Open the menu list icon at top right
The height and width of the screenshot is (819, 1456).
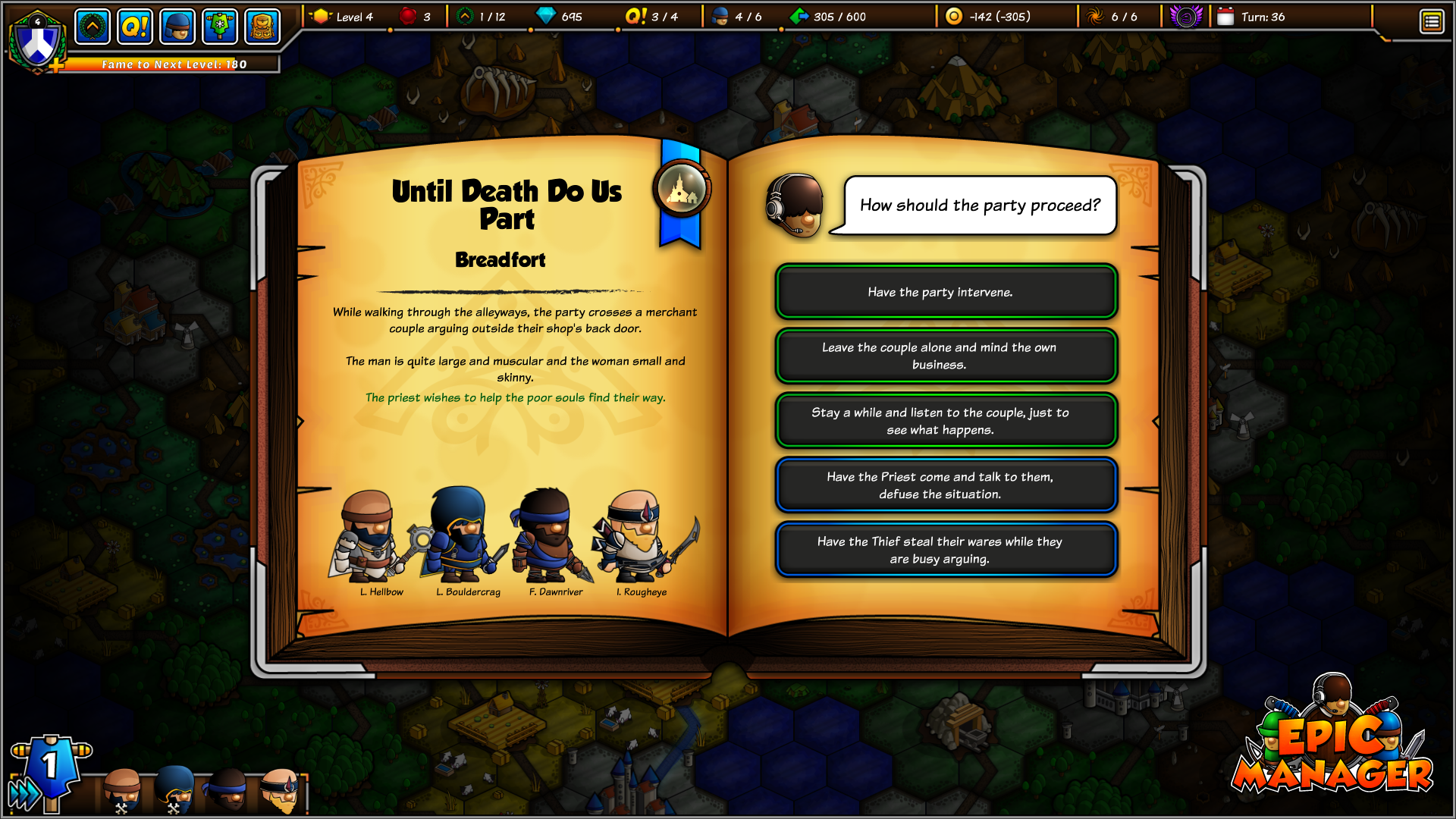[x=1432, y=21]
